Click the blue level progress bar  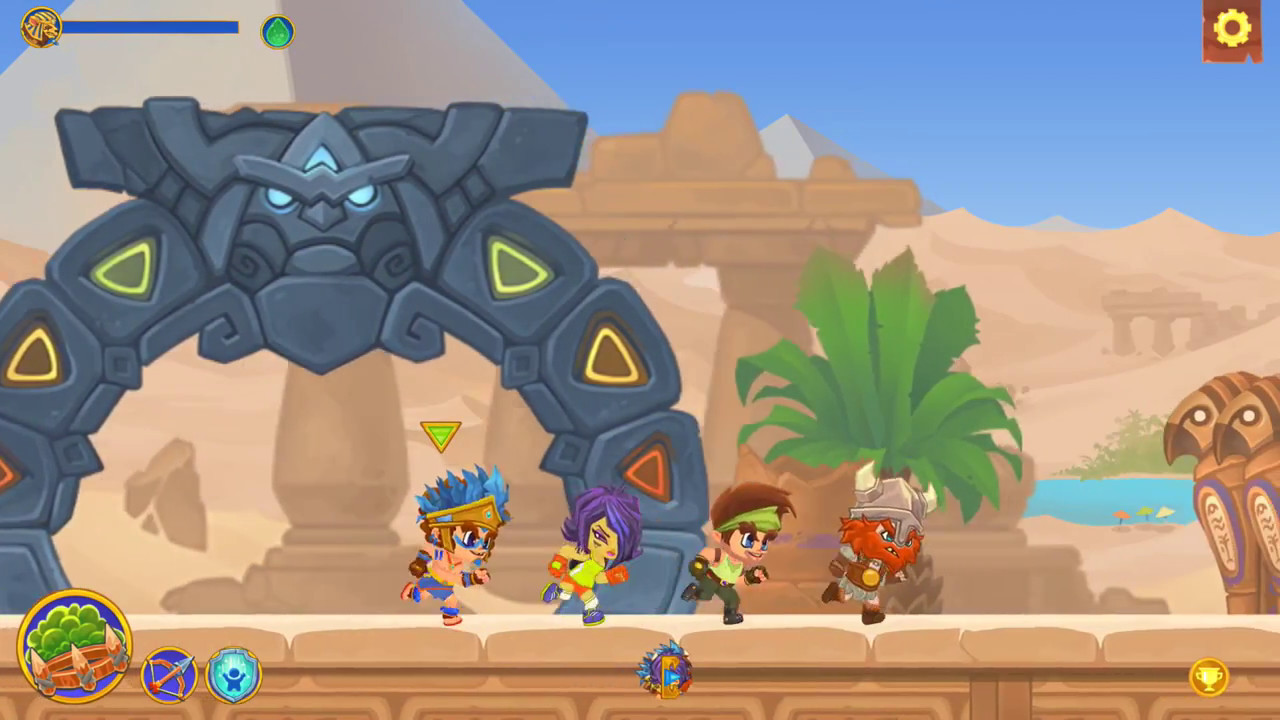click(x=150, y=27)
